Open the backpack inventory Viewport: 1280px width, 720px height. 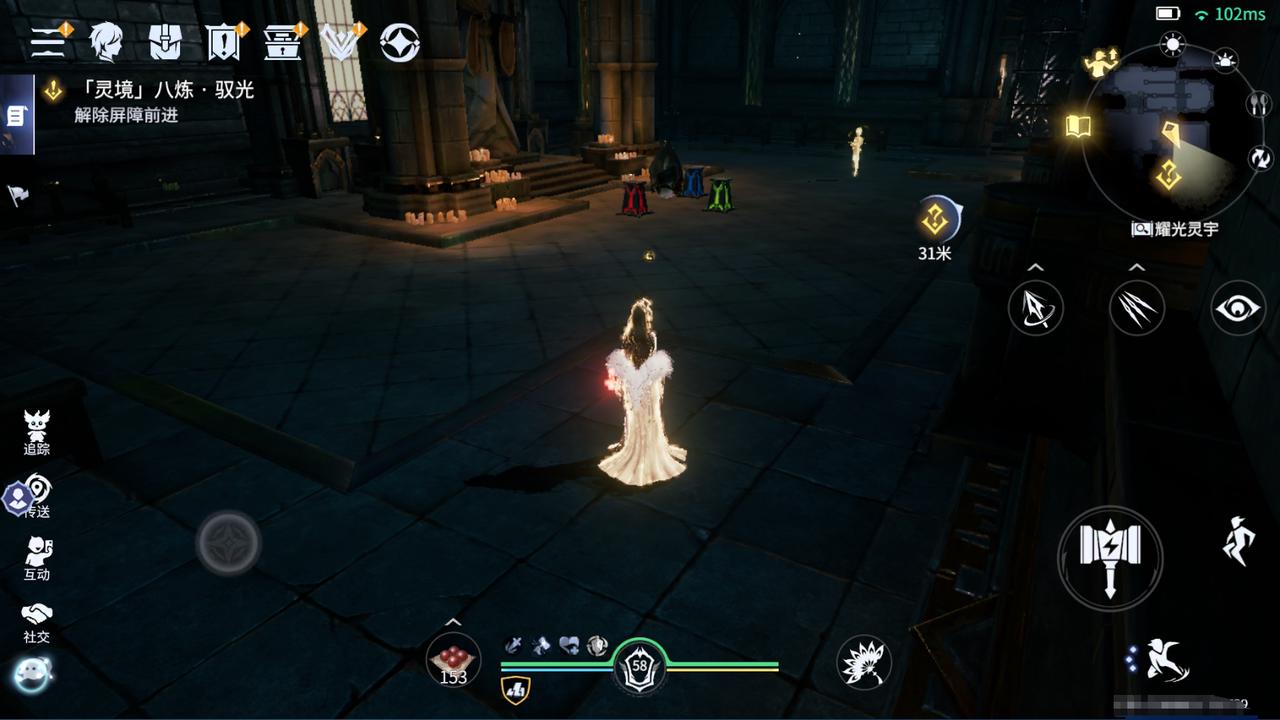tap(165, 41)
